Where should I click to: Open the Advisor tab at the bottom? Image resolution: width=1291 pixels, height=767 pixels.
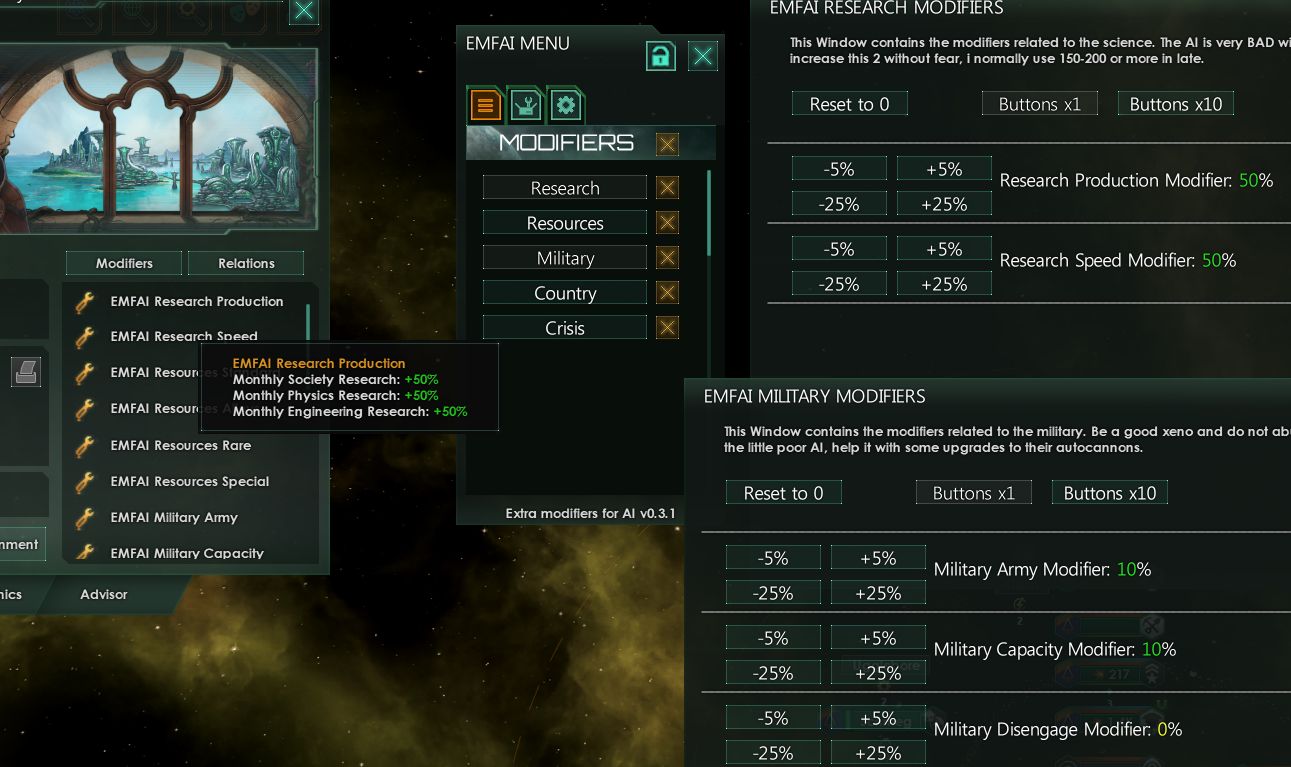pyautogui.click(x=103, y=593)
